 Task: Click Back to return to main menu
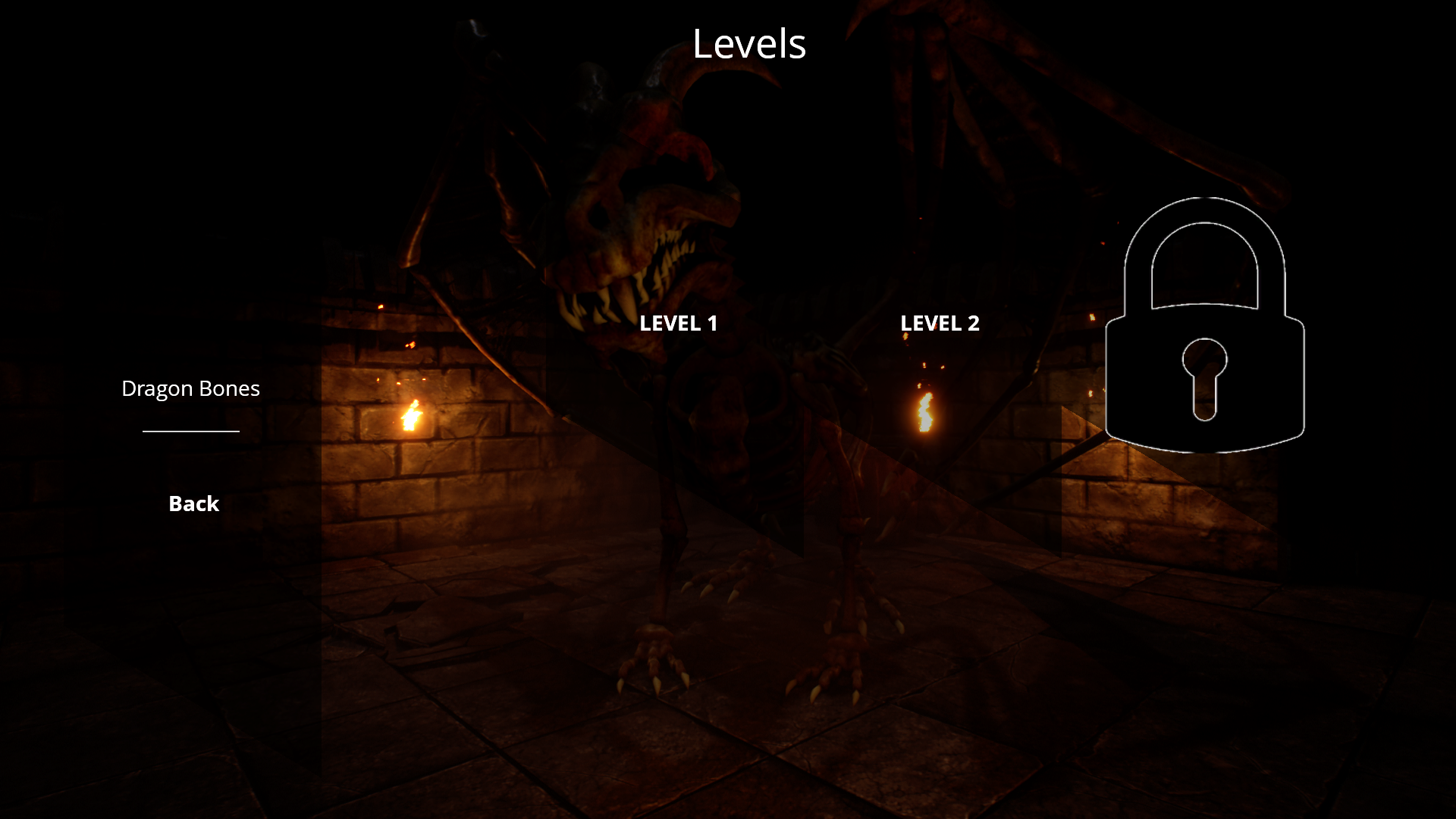[193, 503]
